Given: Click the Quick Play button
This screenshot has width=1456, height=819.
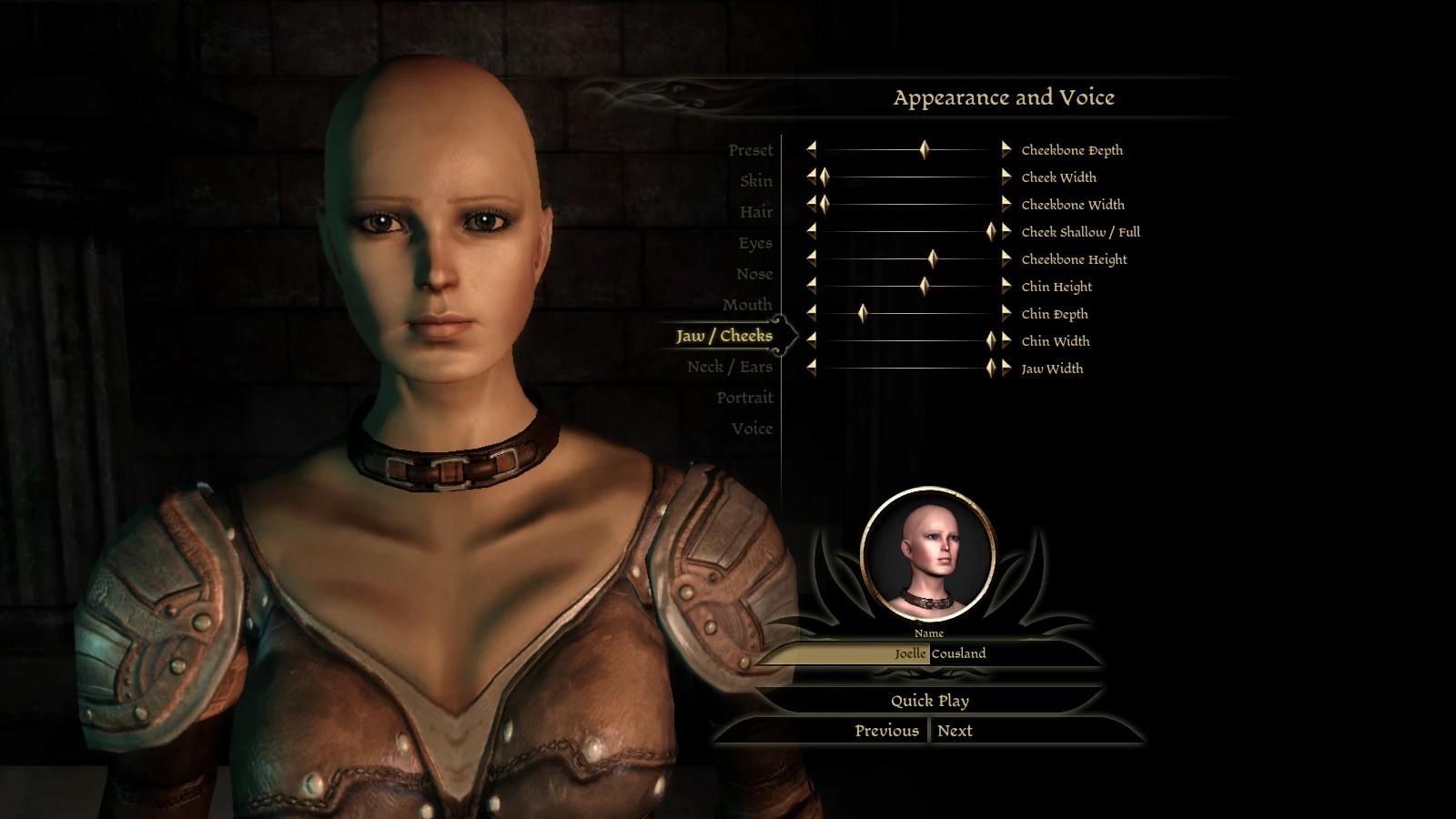Looking at the screenshot, I should 929,701.
